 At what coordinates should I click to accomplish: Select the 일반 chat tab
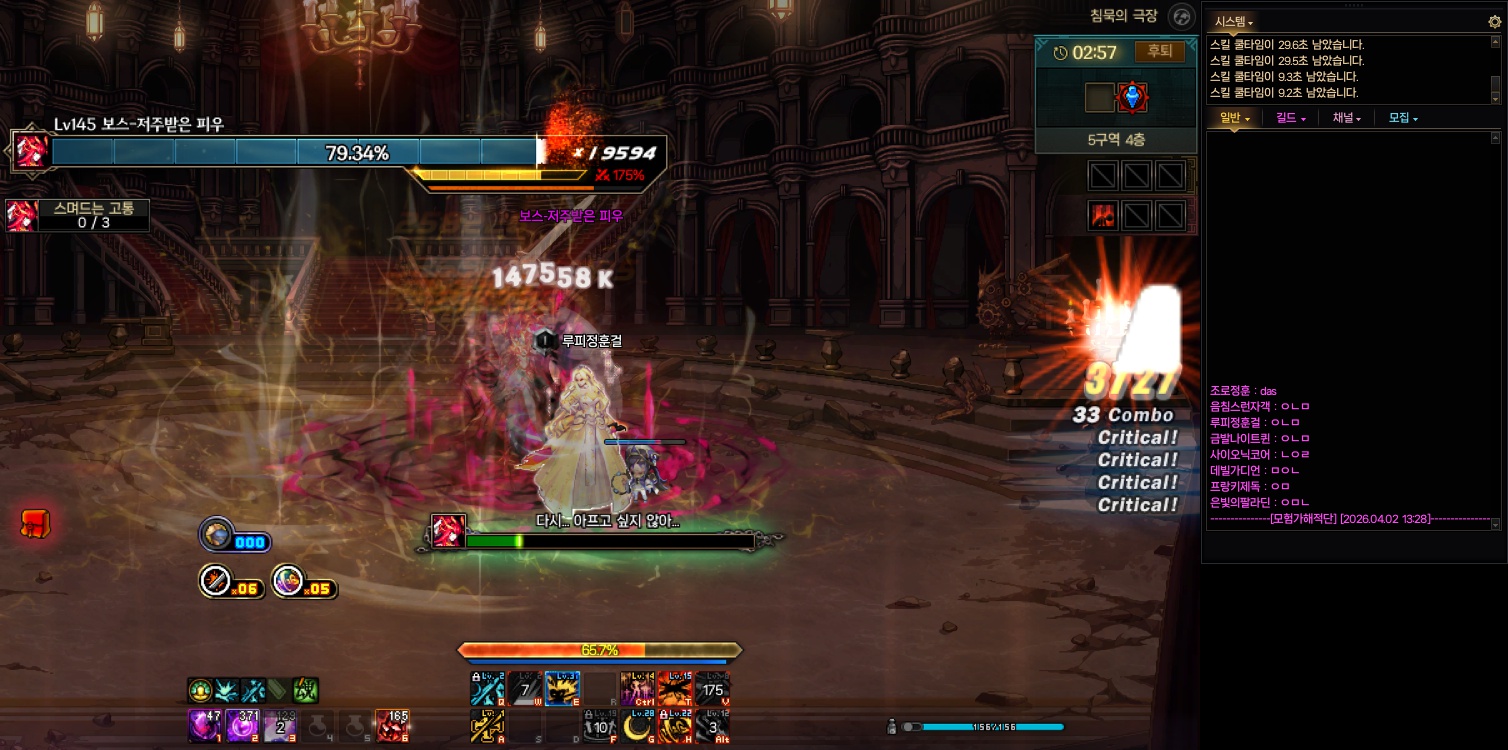(x=1234, y=118)
